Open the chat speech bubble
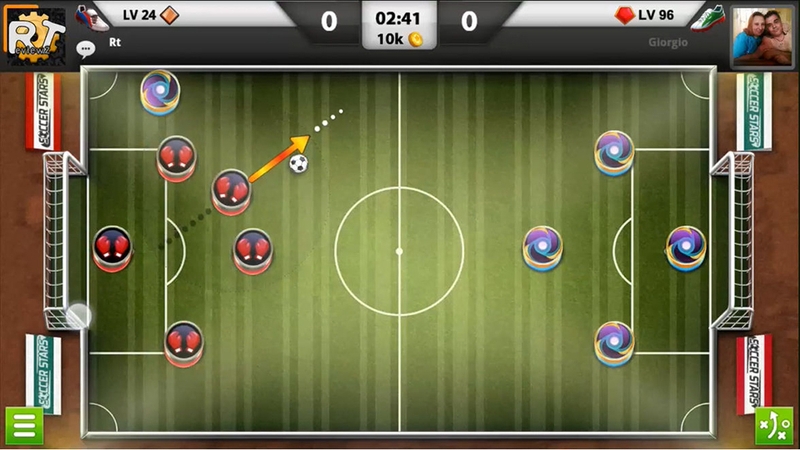This screenshot has width=800, height=450. [86, 46]
